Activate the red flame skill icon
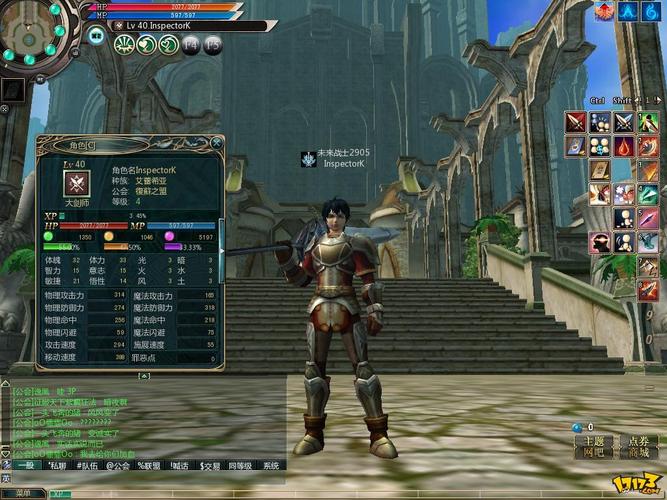Viewport: 667px width, 500px height. 624,146
